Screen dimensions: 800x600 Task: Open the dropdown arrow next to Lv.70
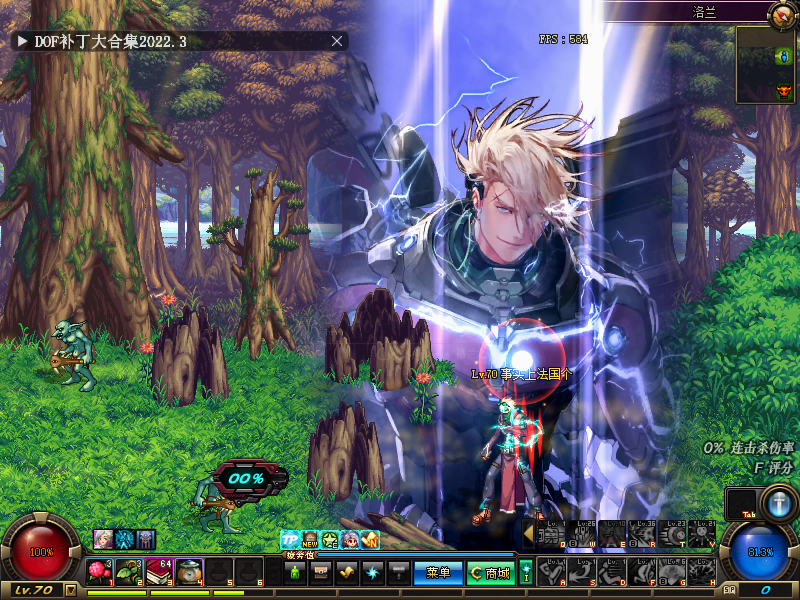click(70, 590)
